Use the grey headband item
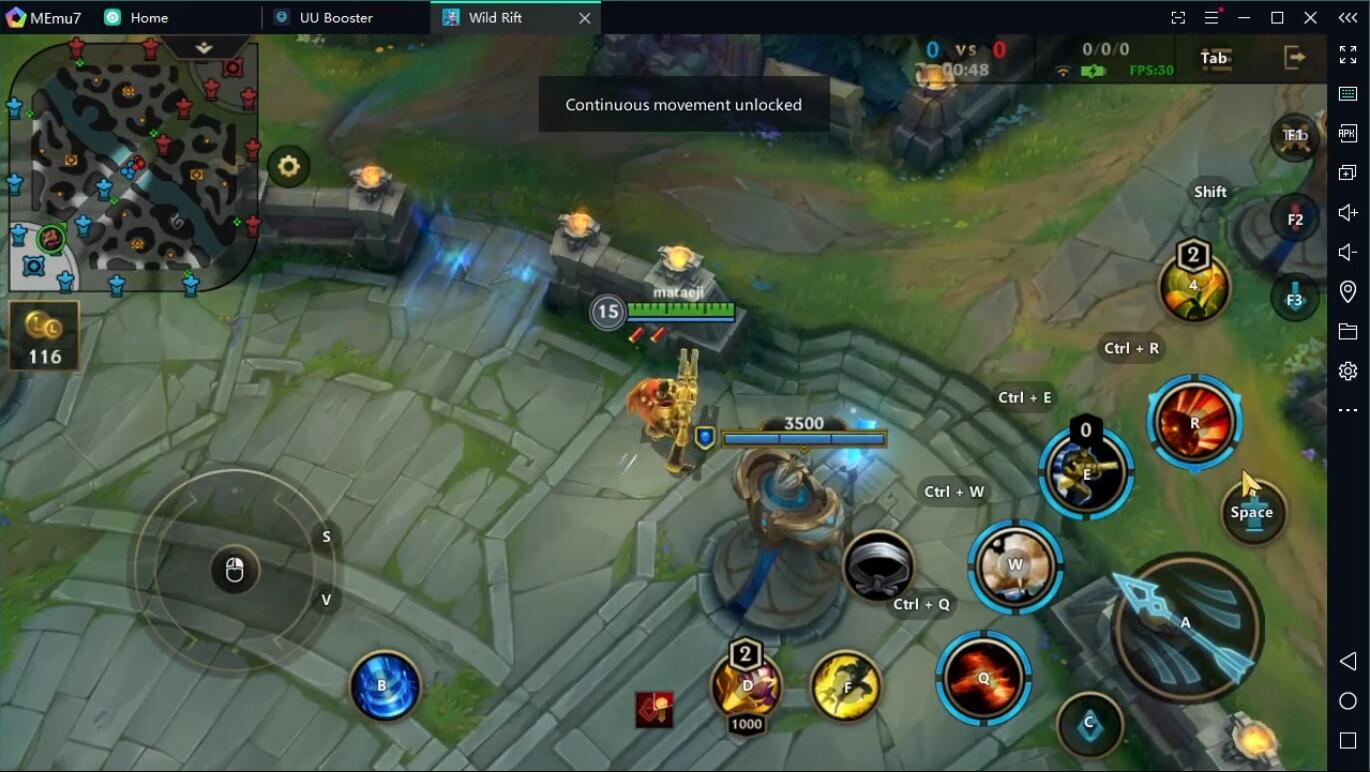 click(x=878, y=568)
